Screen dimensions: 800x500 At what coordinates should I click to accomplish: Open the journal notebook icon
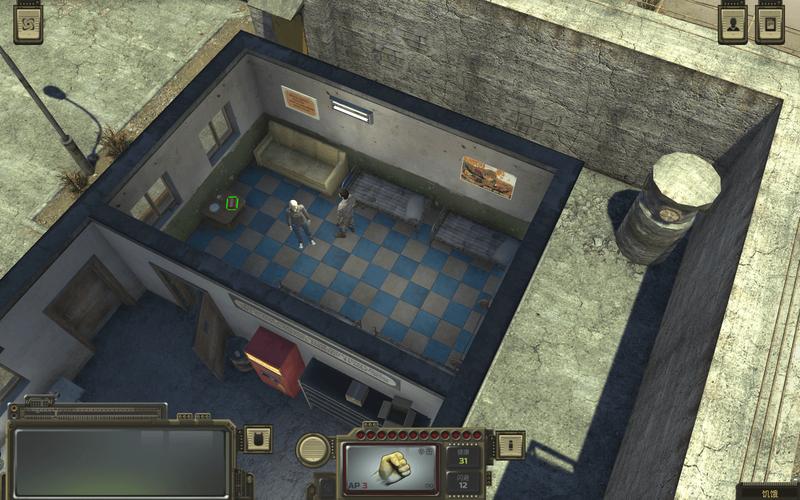click(770, 25)
